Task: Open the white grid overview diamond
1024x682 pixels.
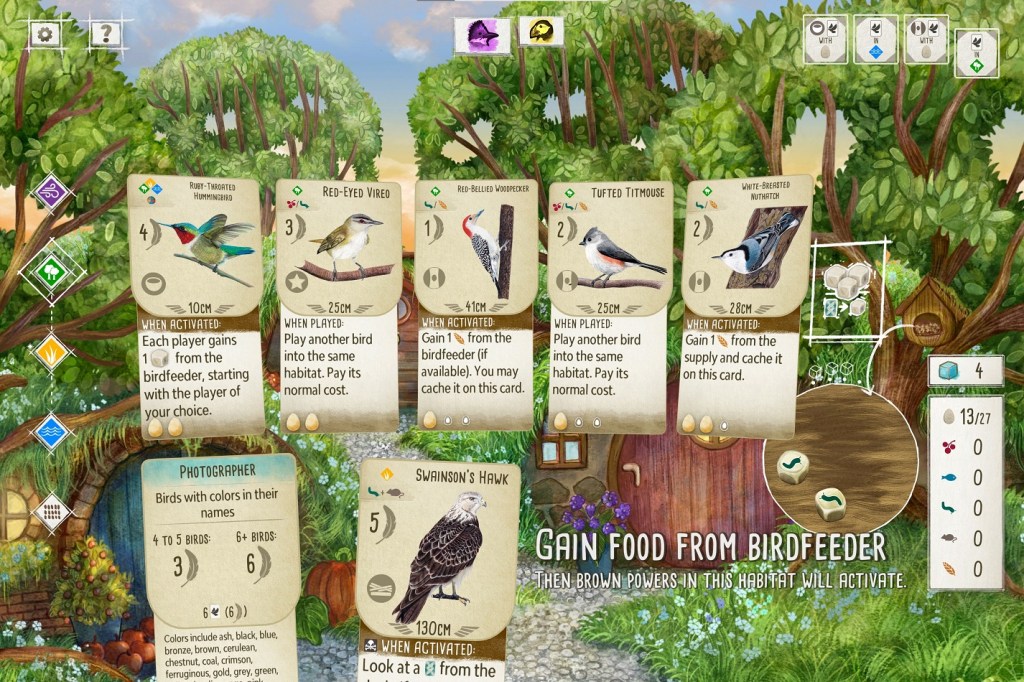Action: pyautogui.click(x=52, y=511)
